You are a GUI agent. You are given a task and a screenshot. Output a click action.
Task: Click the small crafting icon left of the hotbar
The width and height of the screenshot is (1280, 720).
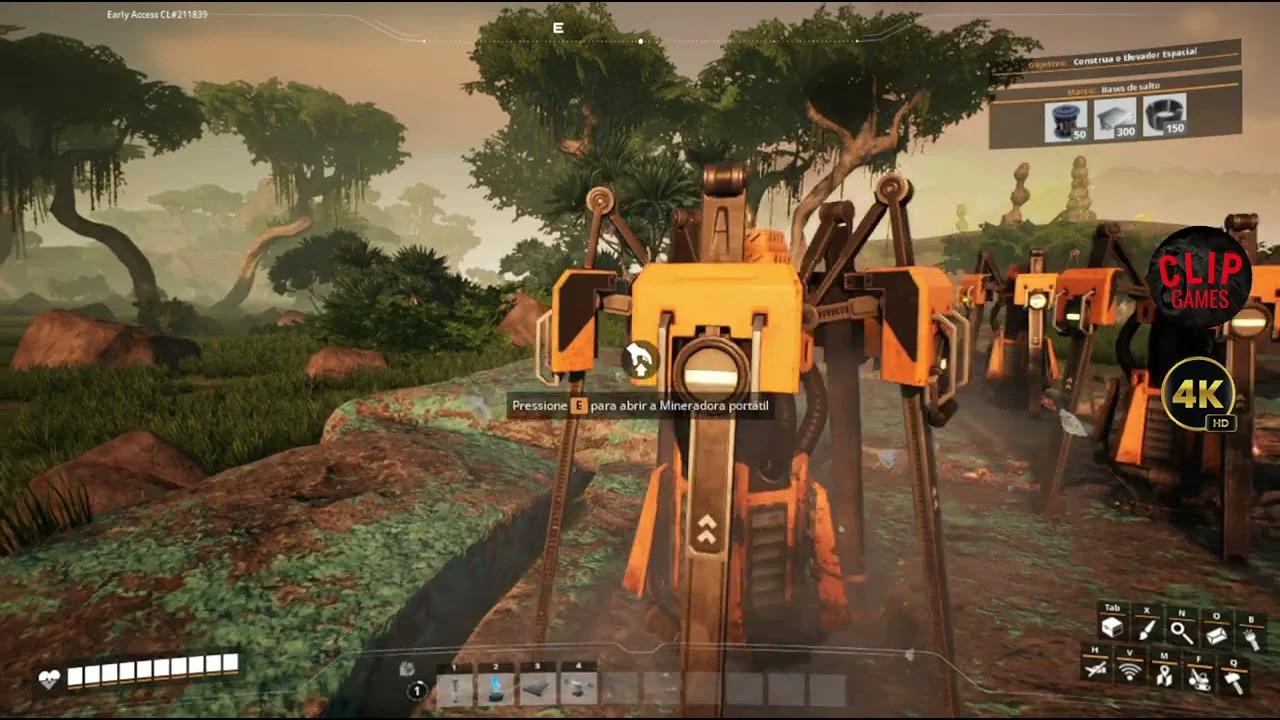pyautogui.click(x=406, y=668)
